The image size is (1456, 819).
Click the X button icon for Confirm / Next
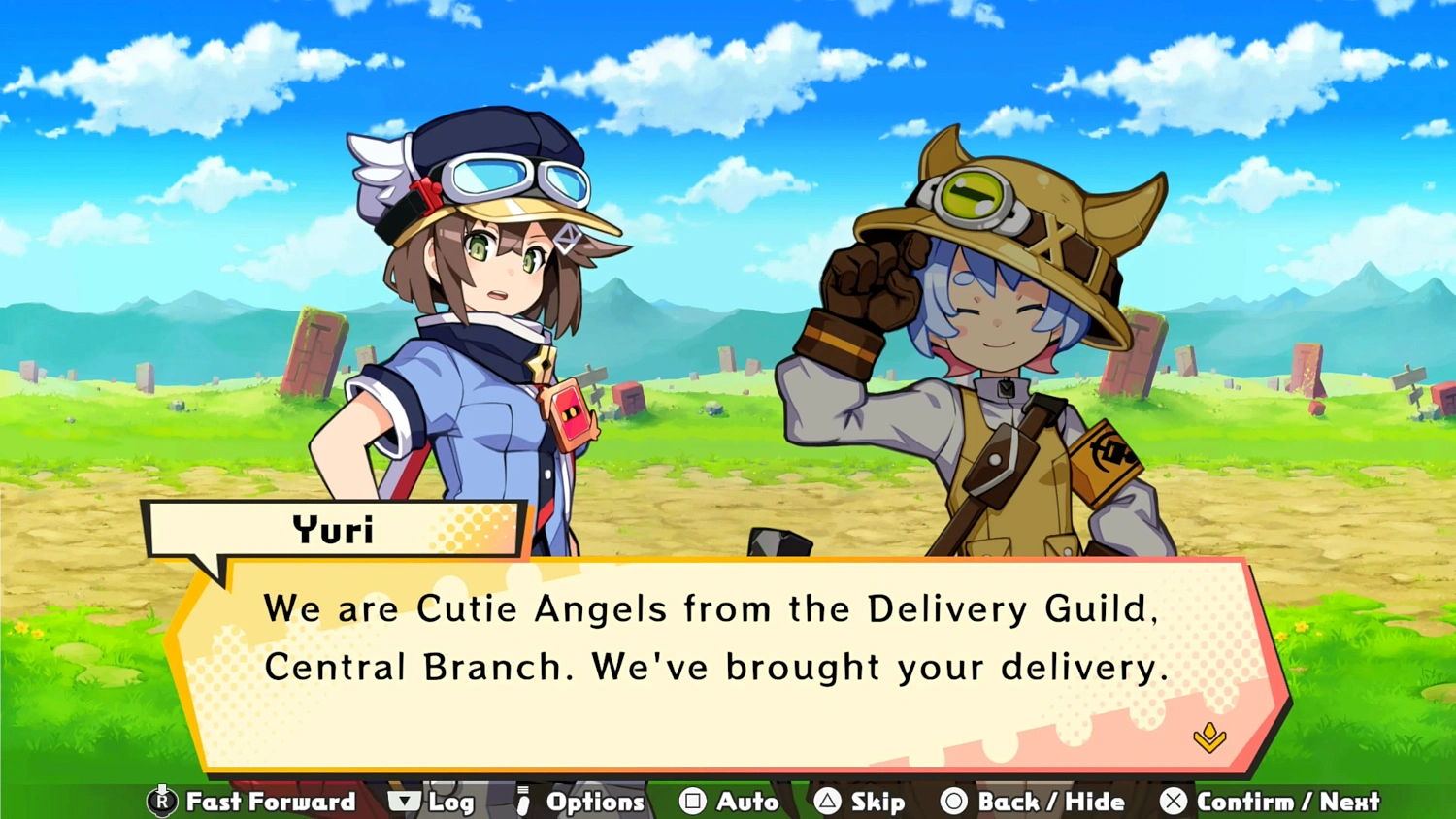click(x=1174, y=802)
